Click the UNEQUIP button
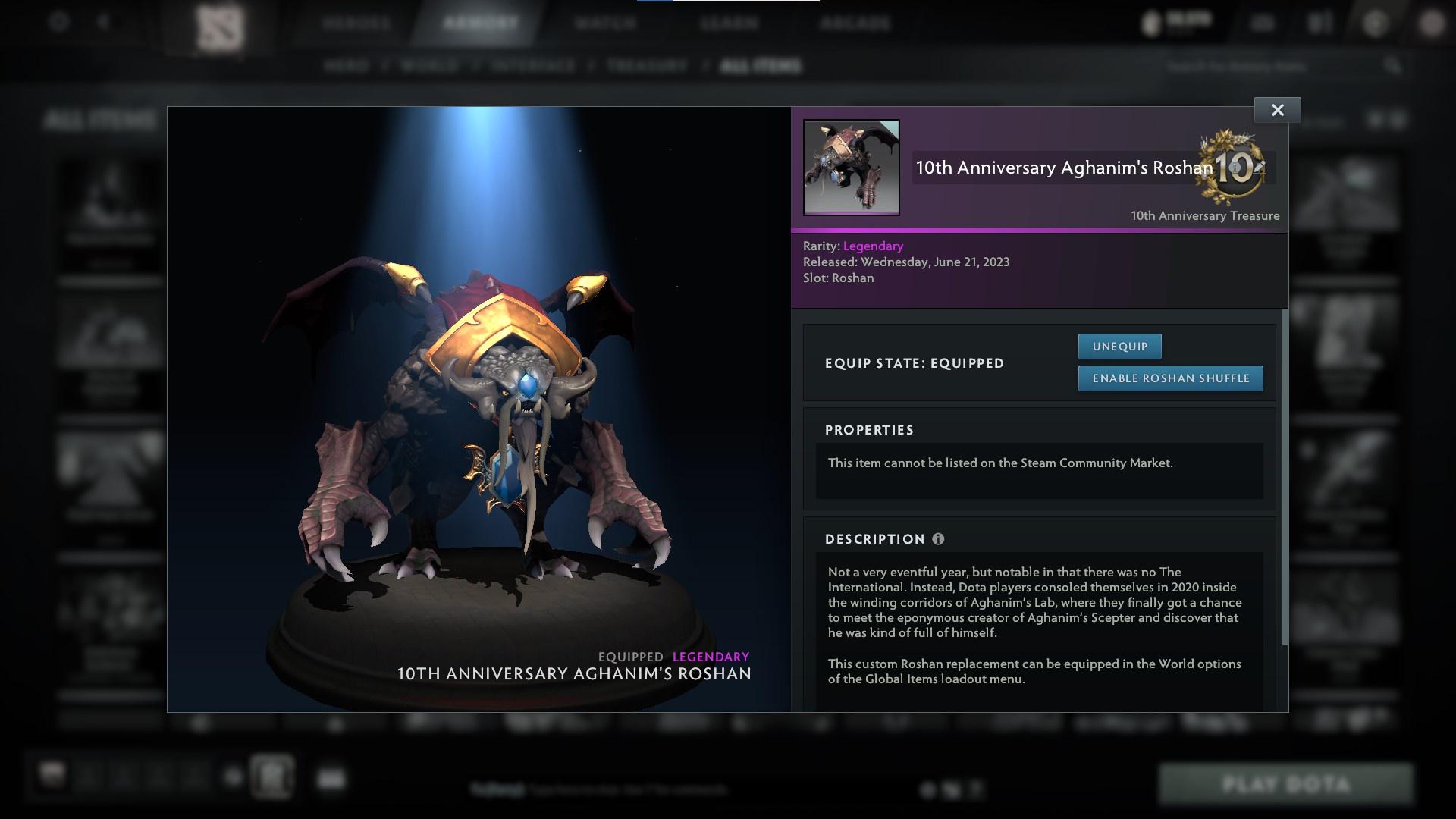The width and height of the screenshot is (1456, 819). 1119,346
